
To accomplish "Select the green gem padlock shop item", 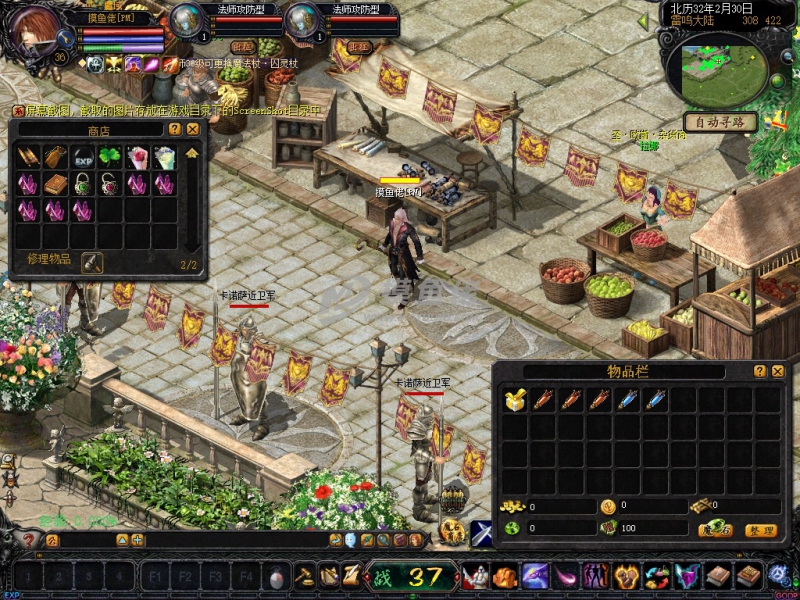I will [x=83, y=184].
